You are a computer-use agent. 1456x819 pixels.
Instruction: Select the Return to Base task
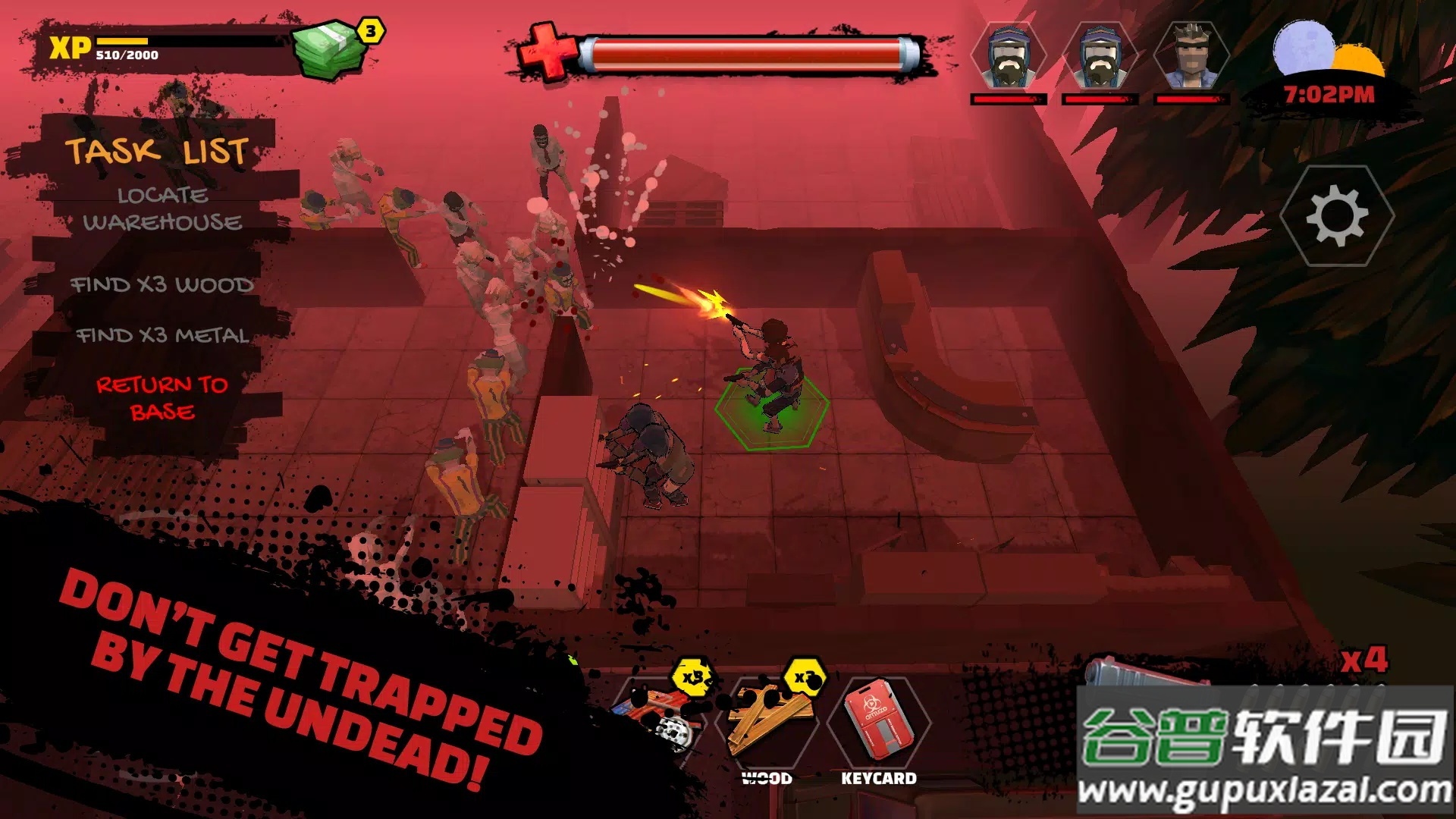click(162, 398)
